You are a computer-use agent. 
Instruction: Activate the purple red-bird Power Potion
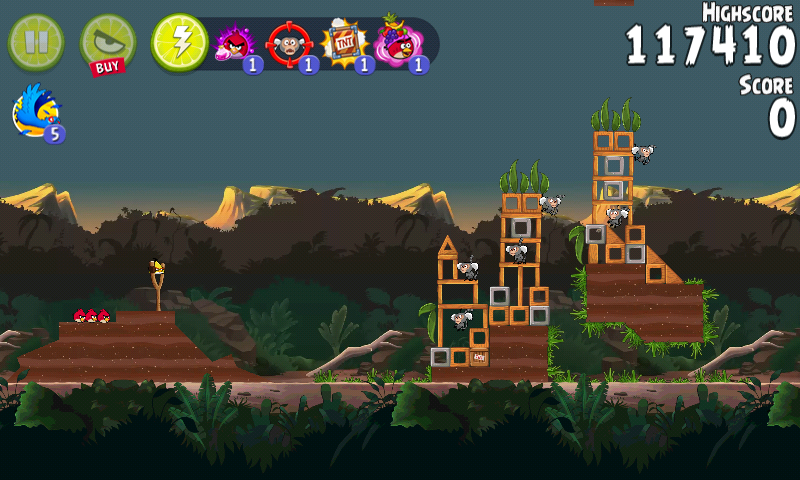point(236,43)
